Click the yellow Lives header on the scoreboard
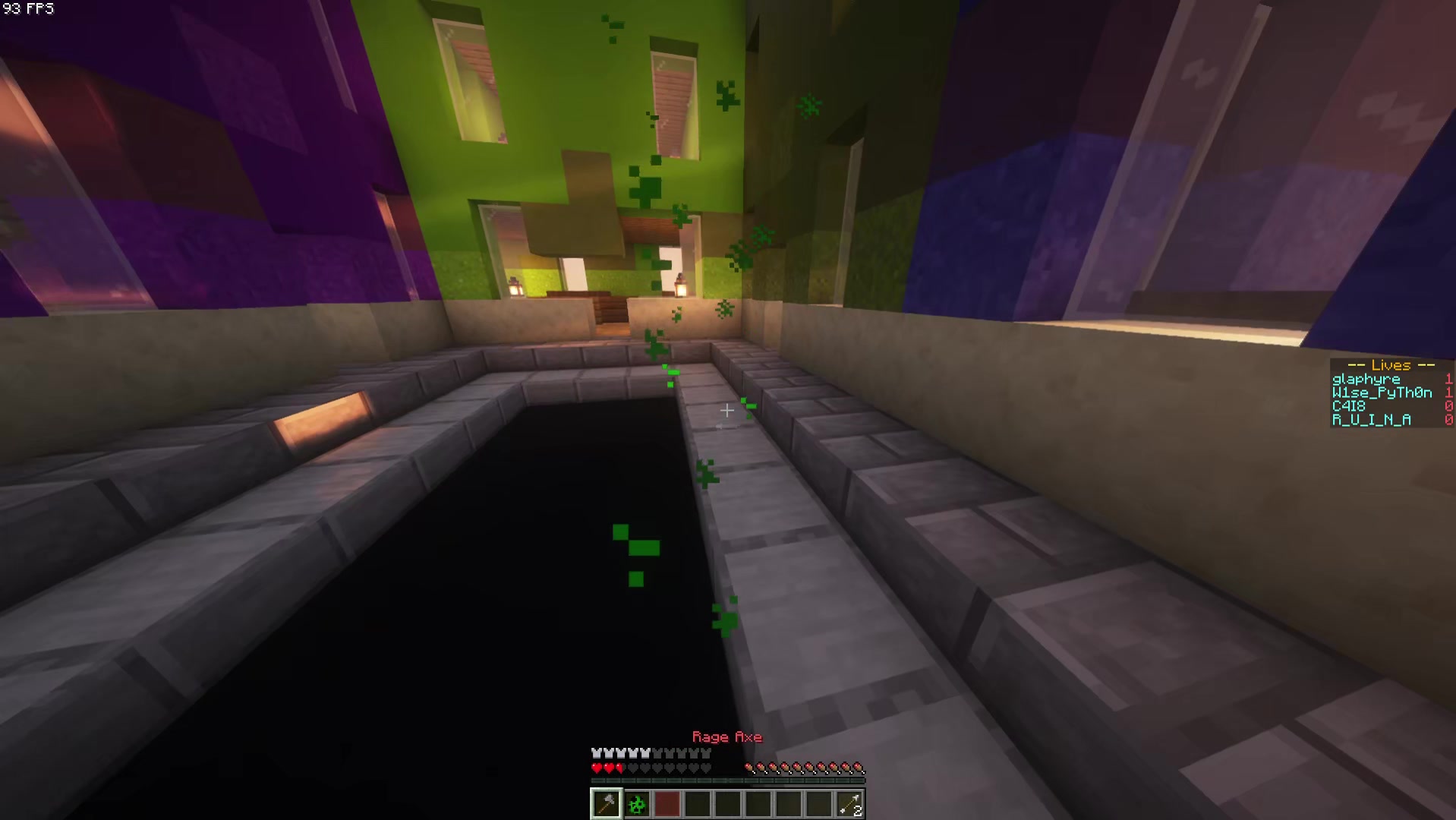This screenshot has width=1456, height=820. (x=1390, y=365)
